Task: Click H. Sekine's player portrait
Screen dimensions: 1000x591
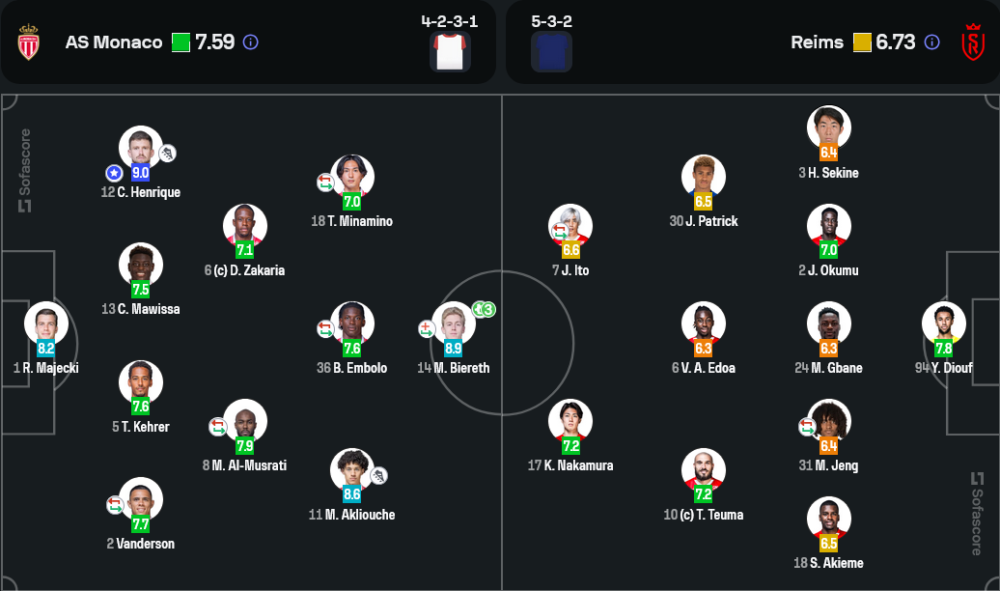Action: [829, 128]
